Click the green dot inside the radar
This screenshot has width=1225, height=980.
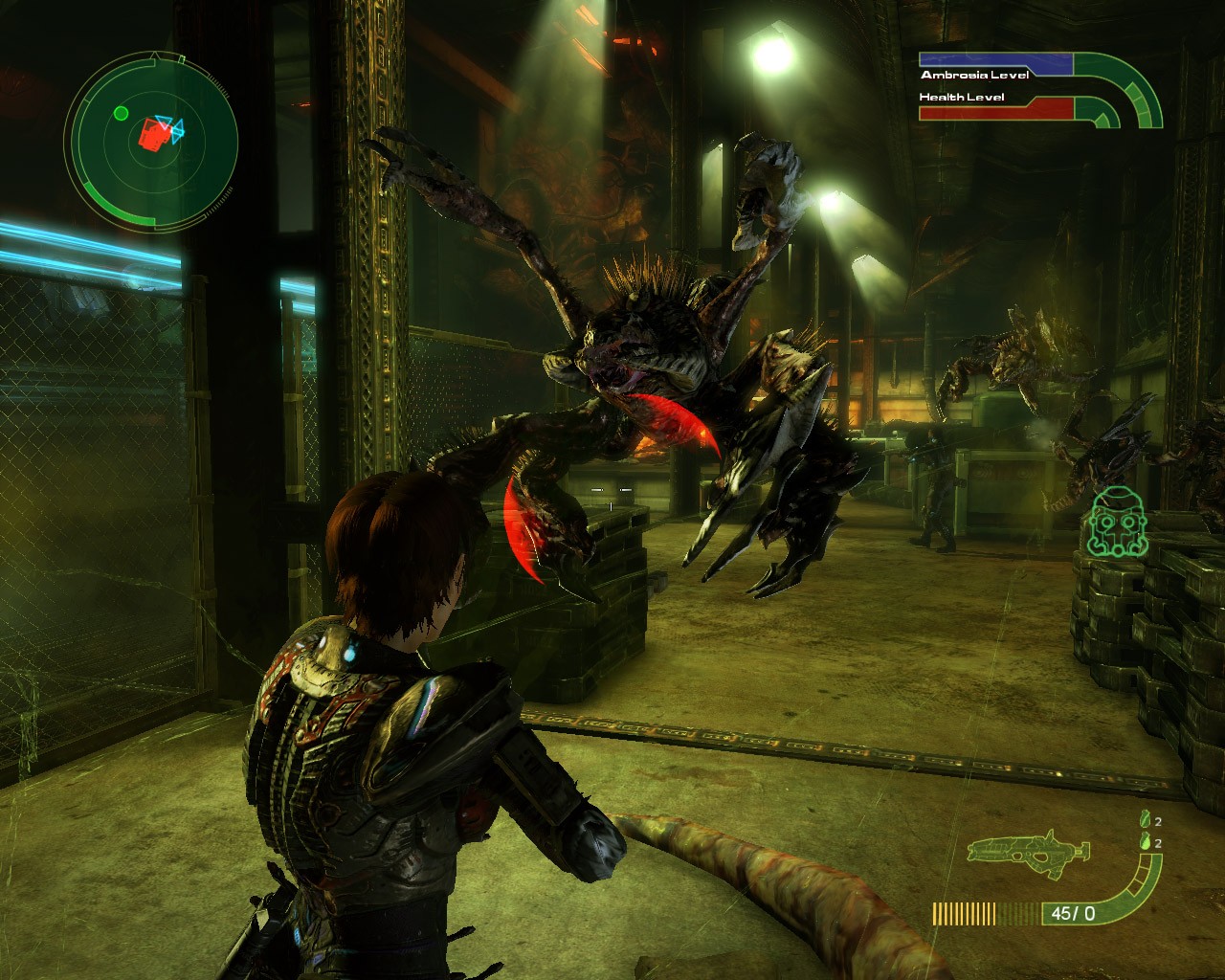[120, 113]
